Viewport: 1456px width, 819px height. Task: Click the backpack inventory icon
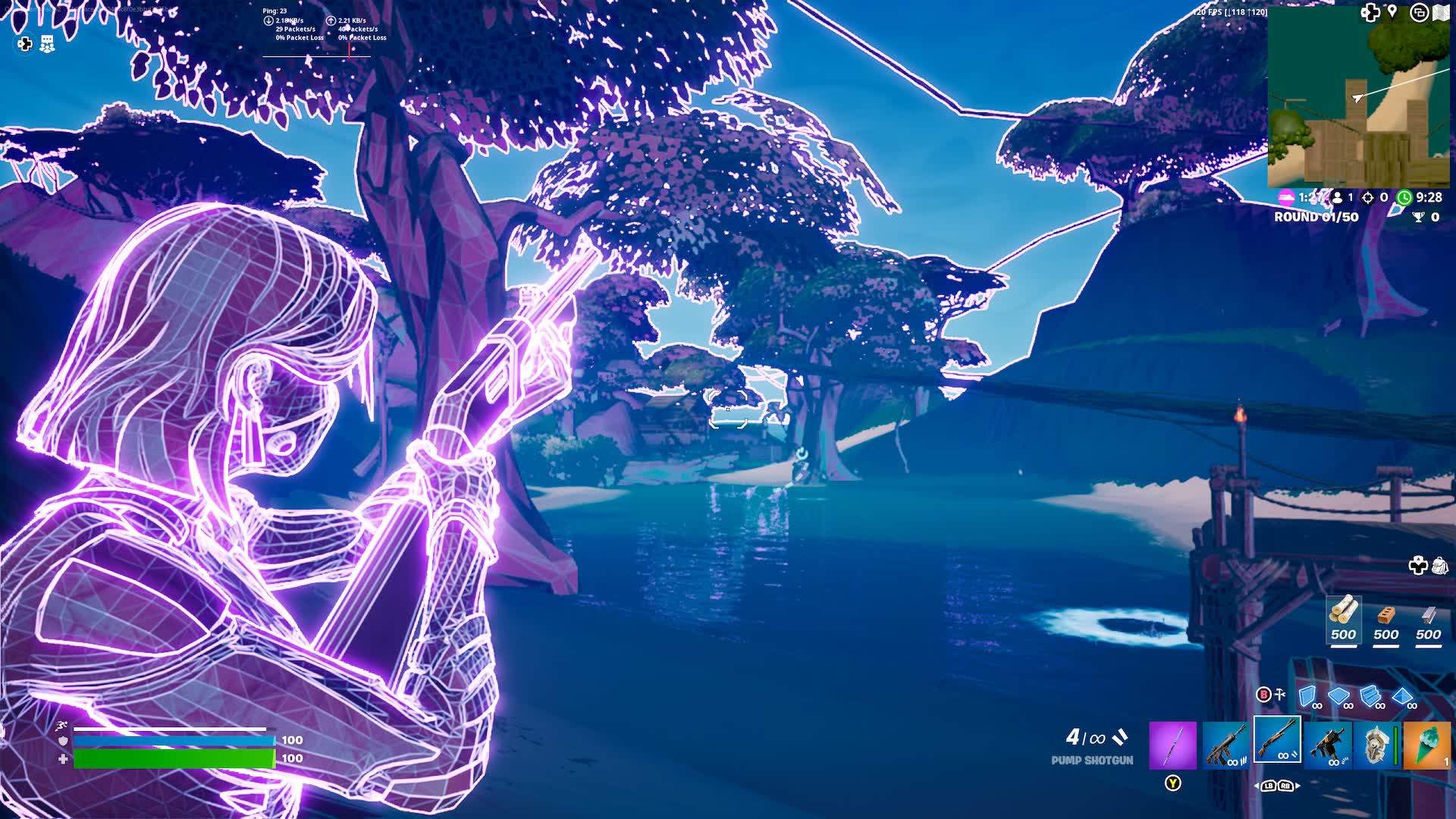[1439, 566]
